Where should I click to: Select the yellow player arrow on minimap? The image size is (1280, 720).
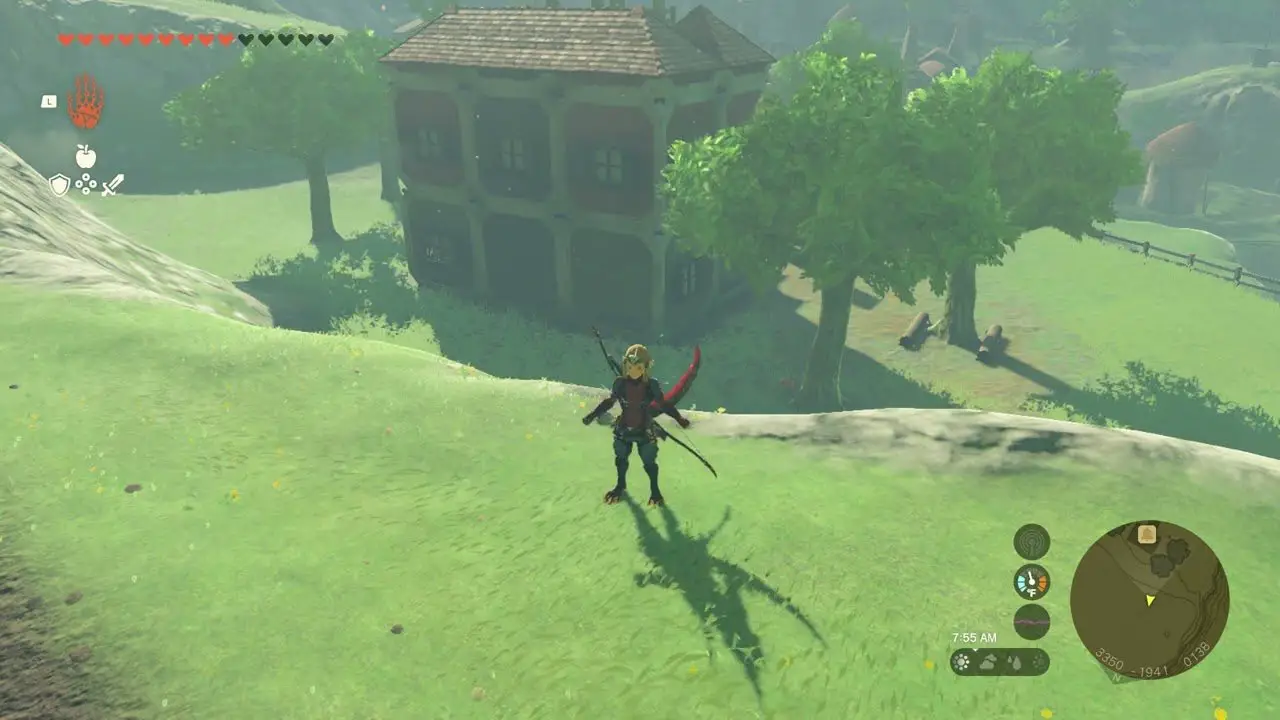tap(1150, 600)
